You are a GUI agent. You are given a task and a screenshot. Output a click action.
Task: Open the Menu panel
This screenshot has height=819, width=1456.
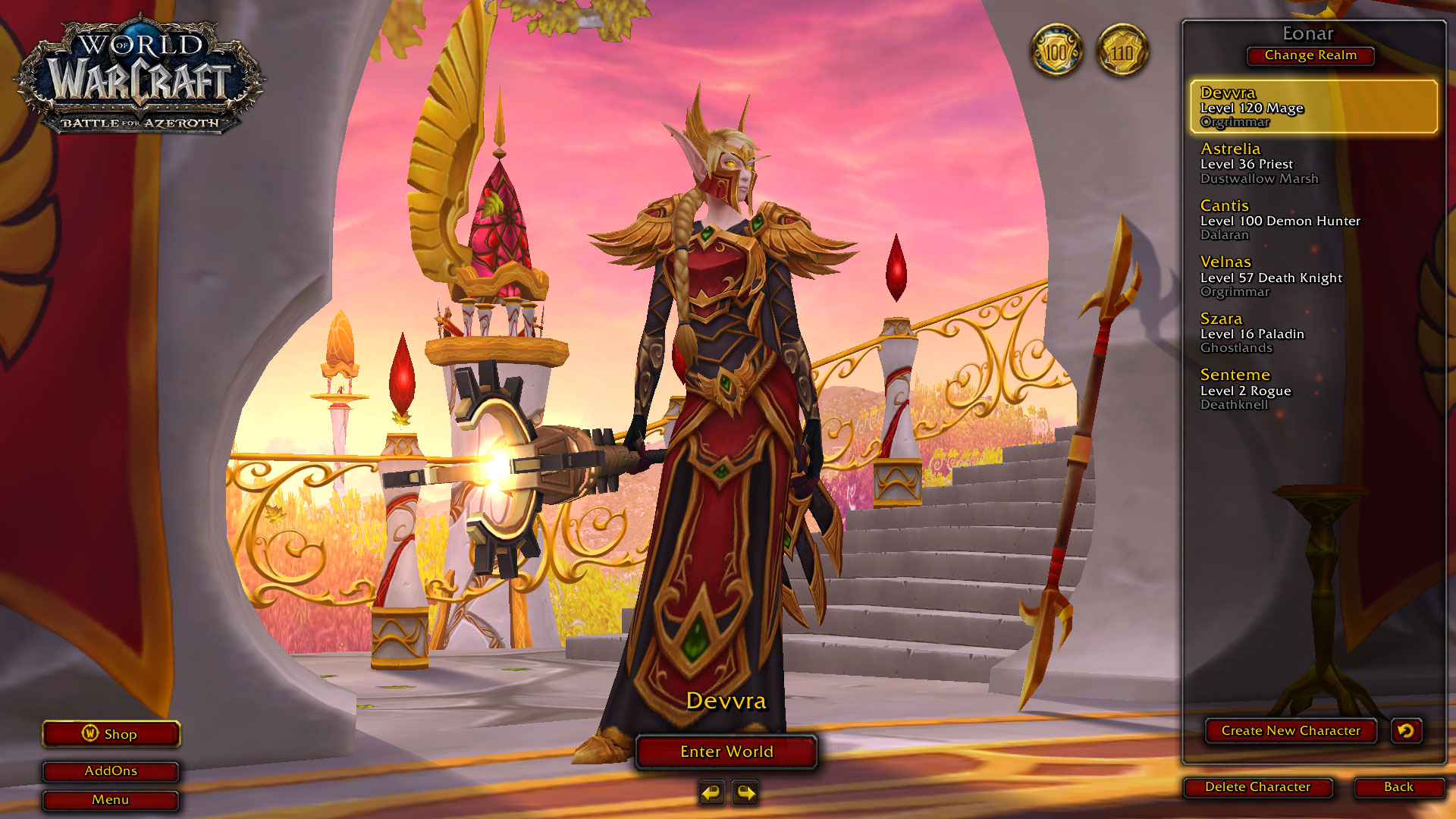[x=111, y=799]
